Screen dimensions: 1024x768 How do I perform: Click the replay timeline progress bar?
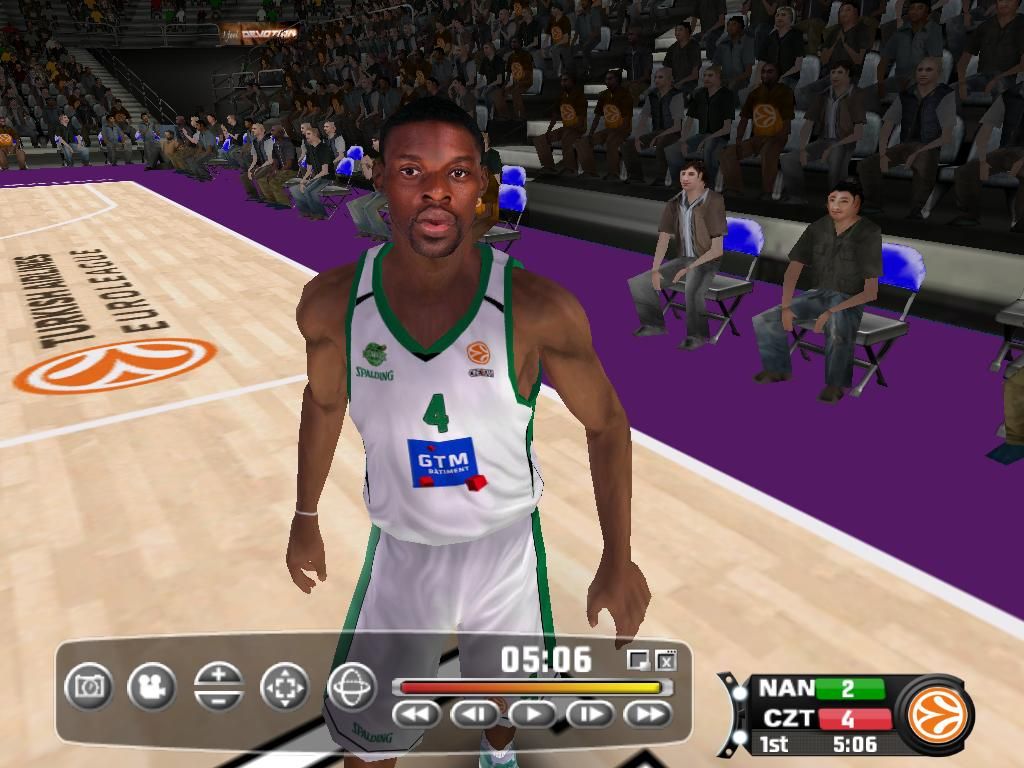(x=530, y=687)
